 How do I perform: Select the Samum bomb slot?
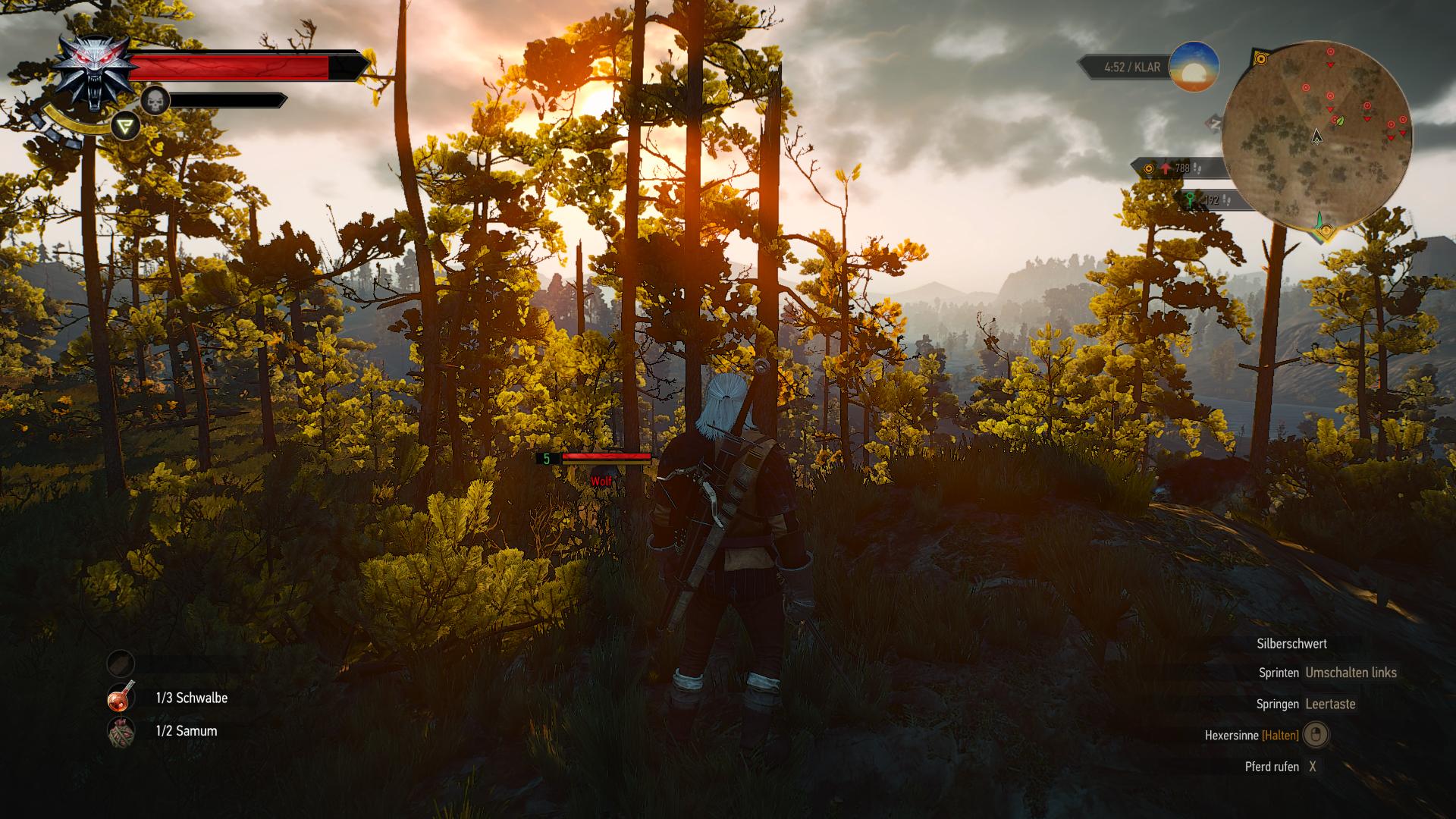click(x=121, y=732)
